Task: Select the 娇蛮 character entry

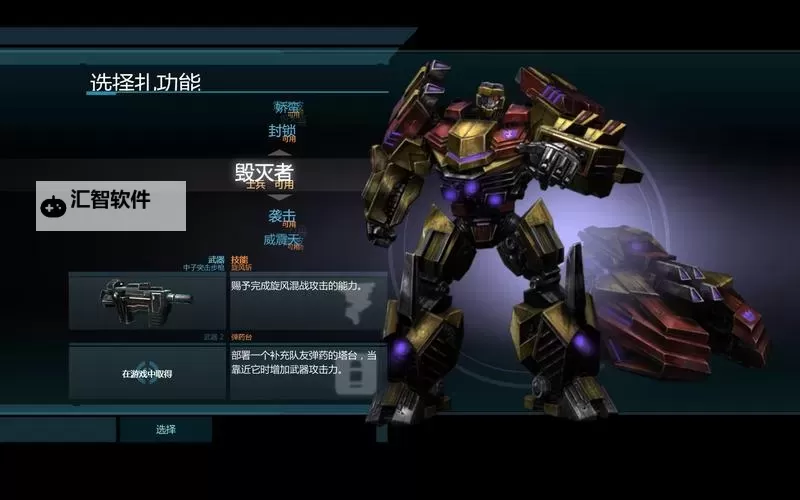Action: click(287, 108)
